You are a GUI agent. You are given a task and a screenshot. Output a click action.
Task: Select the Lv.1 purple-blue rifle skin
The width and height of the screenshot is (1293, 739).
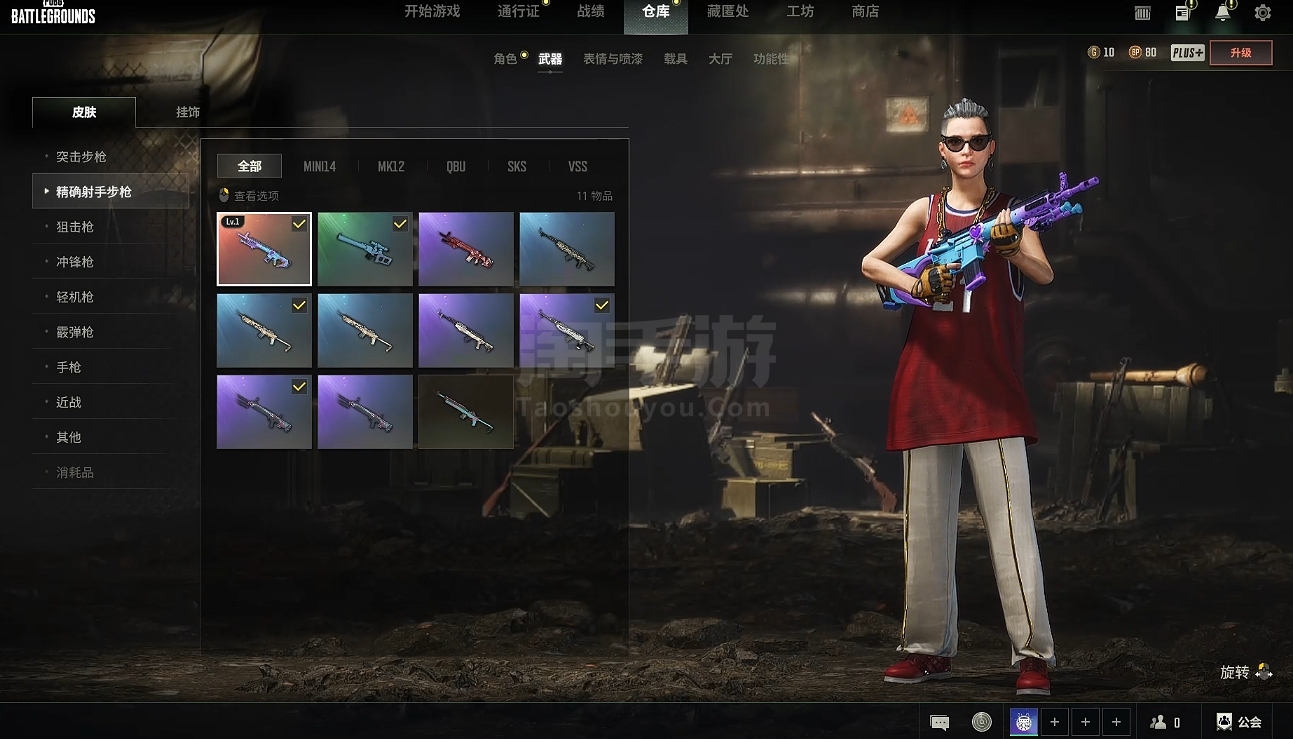pyautogui.click(x=264, y=249)
